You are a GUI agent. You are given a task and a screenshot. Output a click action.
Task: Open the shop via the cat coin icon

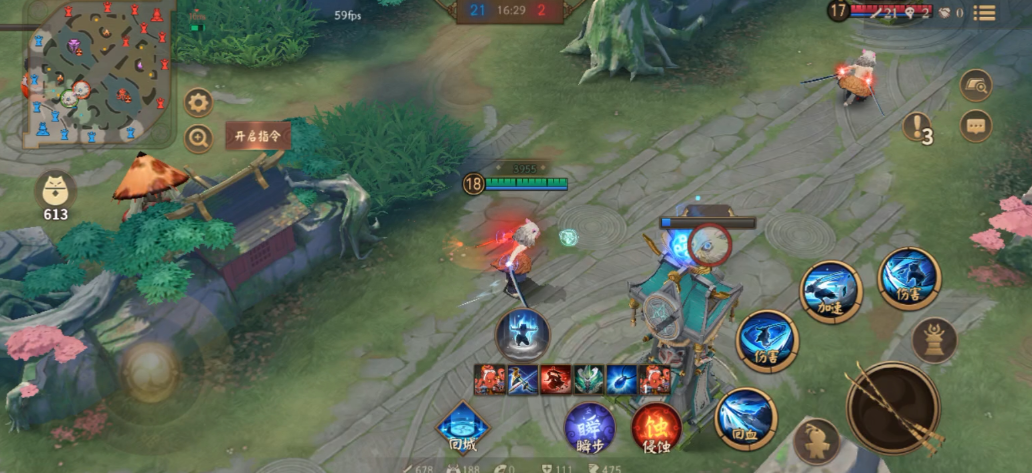pos(56,192)
